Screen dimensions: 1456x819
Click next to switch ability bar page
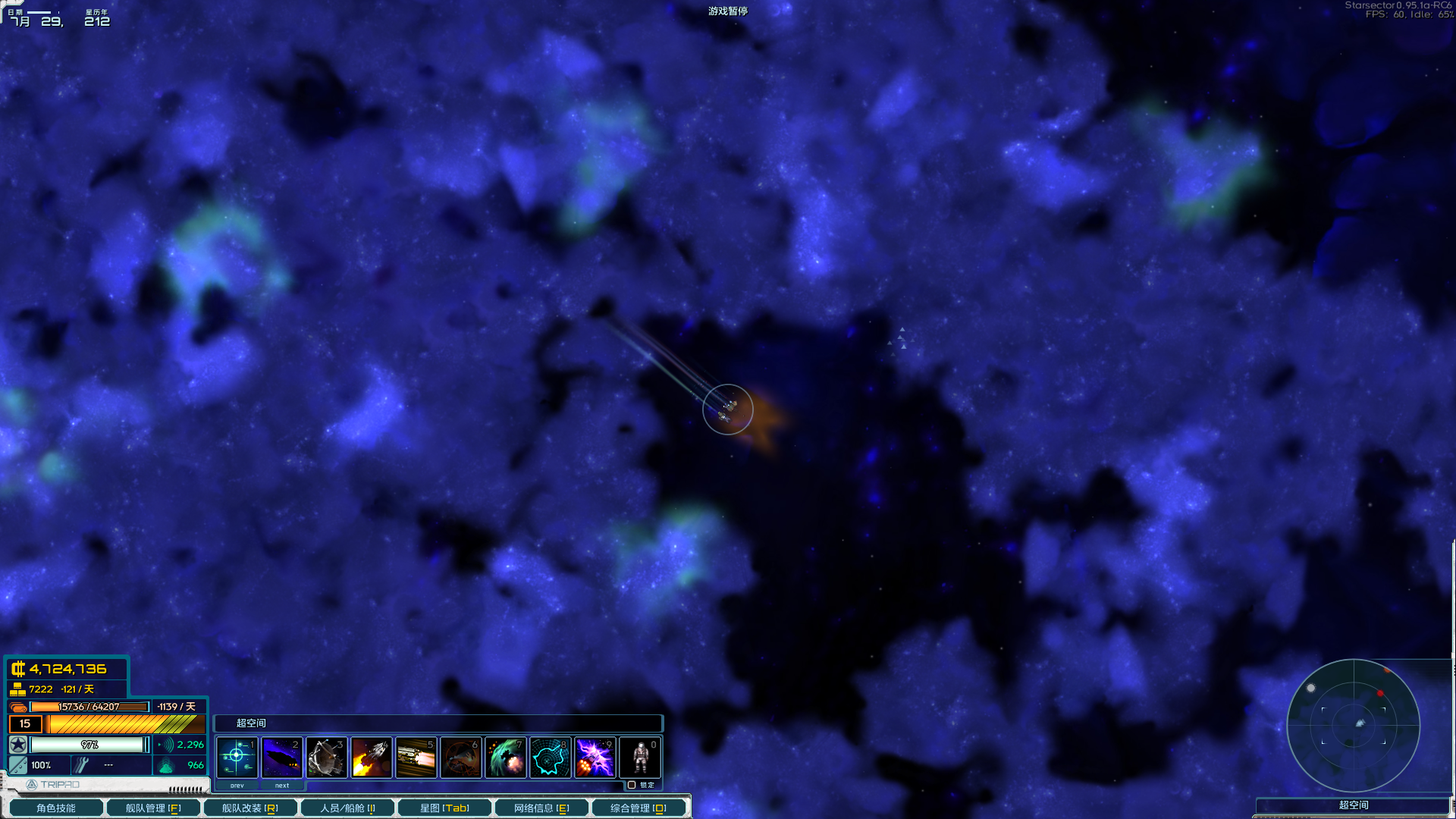281,786
